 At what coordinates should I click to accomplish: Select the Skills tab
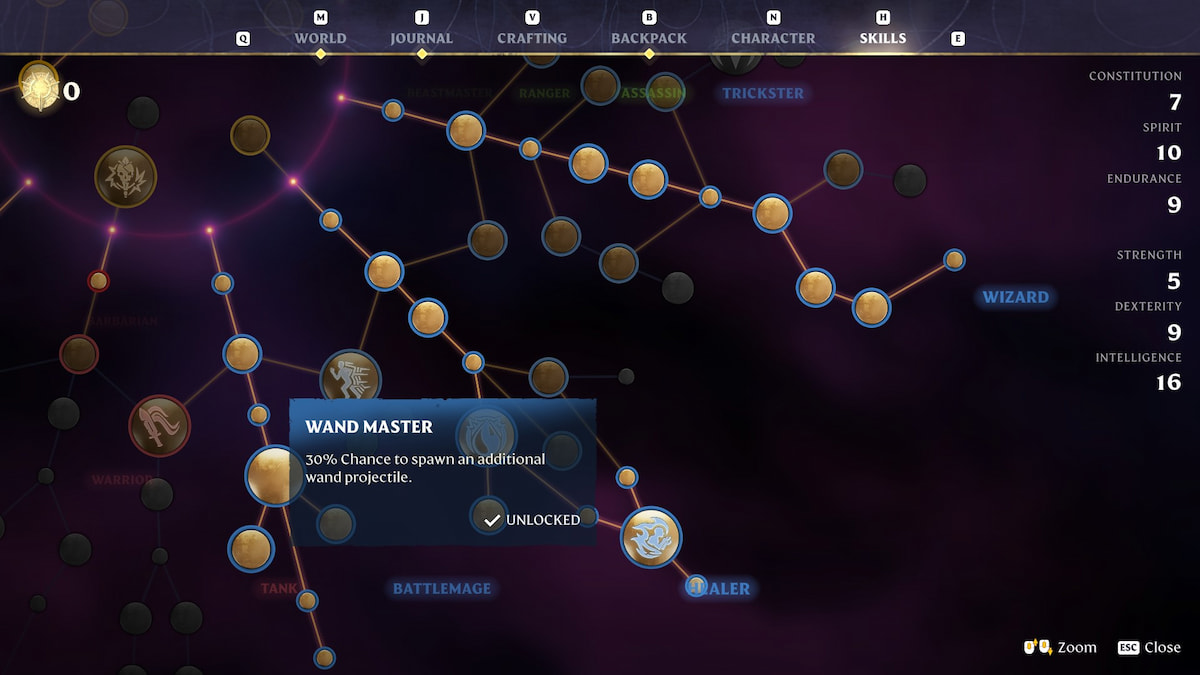pos(882,38)
